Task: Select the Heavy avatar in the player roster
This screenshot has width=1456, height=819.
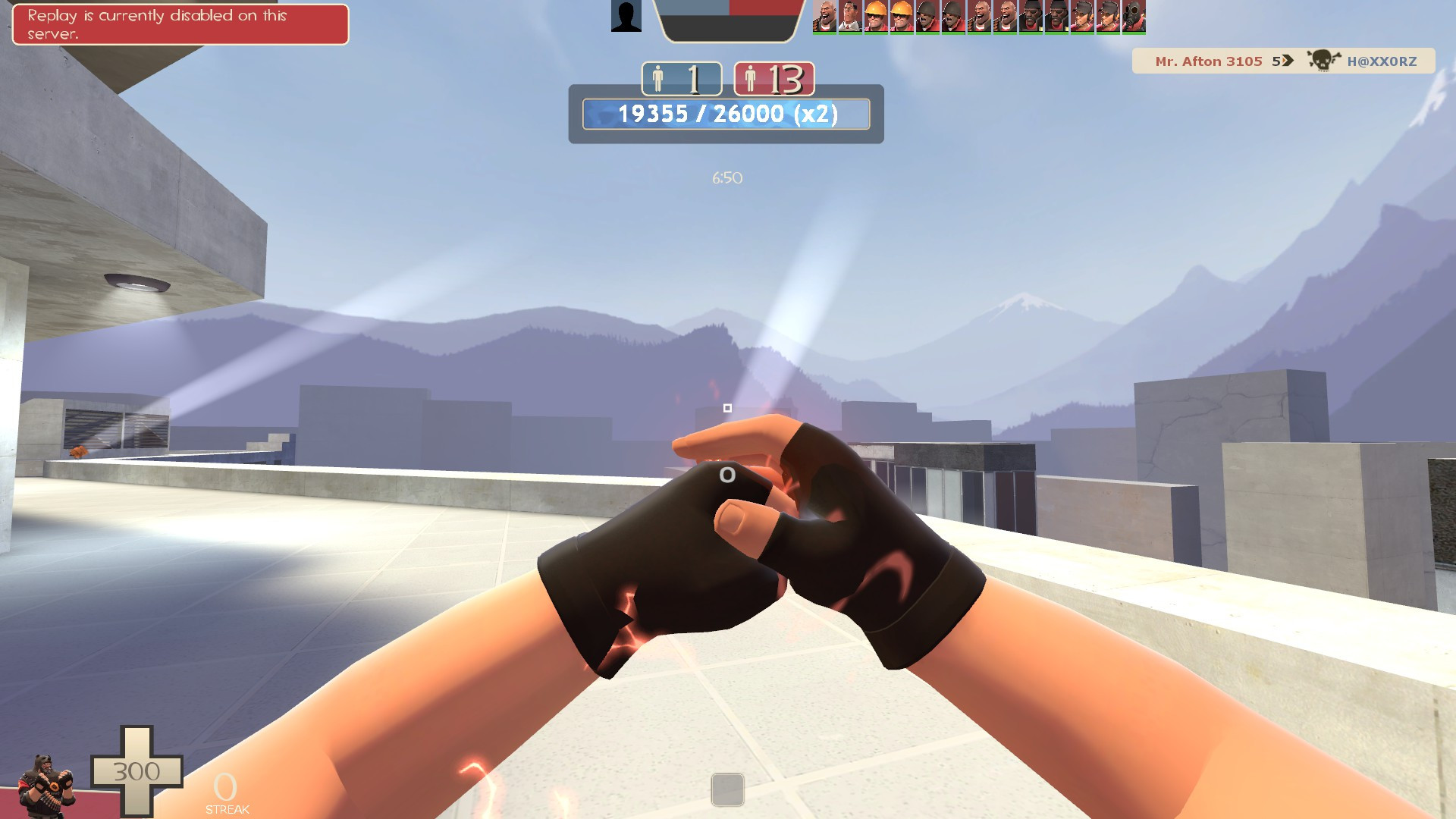Action: click(x=827, y=17)
